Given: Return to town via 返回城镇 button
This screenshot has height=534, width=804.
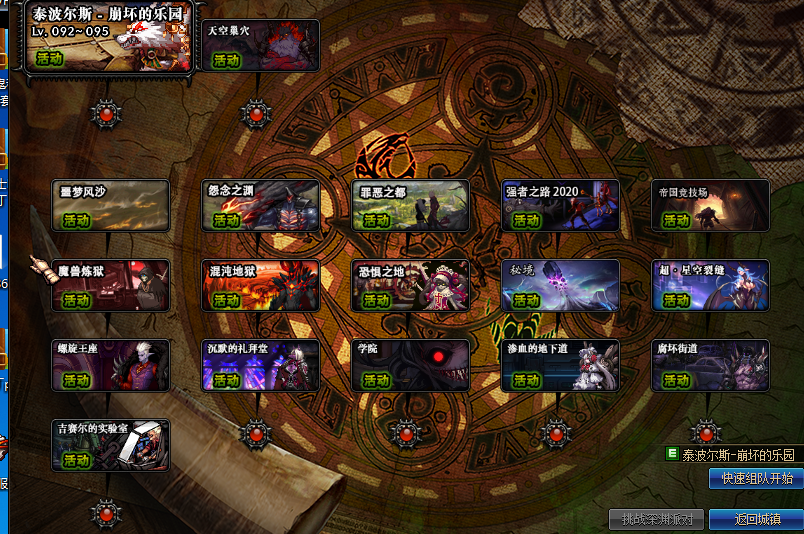Looking at the screenshot, I should coord(756,520).
